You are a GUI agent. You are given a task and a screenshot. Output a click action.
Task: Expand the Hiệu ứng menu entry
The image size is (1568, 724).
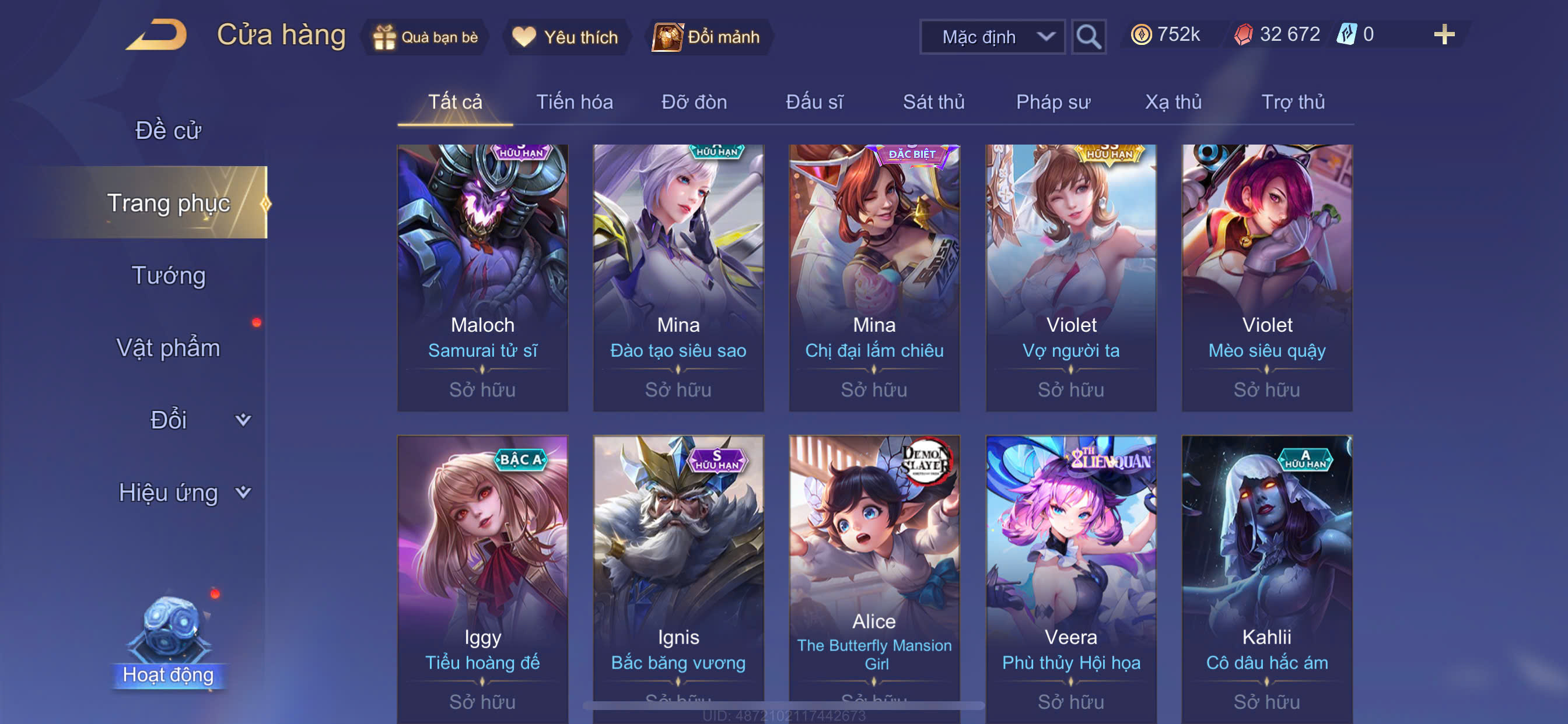[x=183, y=492]
